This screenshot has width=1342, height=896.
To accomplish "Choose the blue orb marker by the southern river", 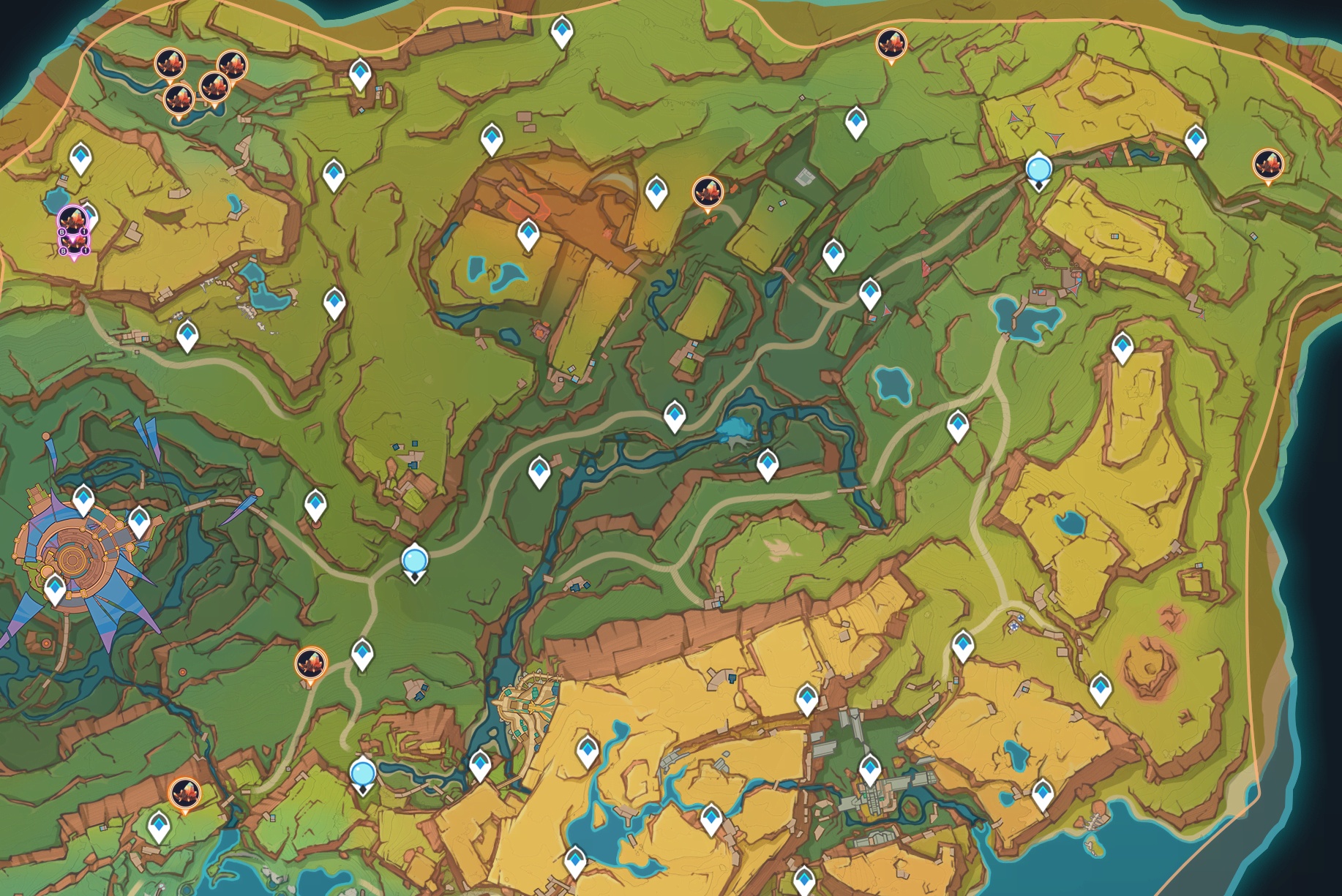I will tap(363, 773).
